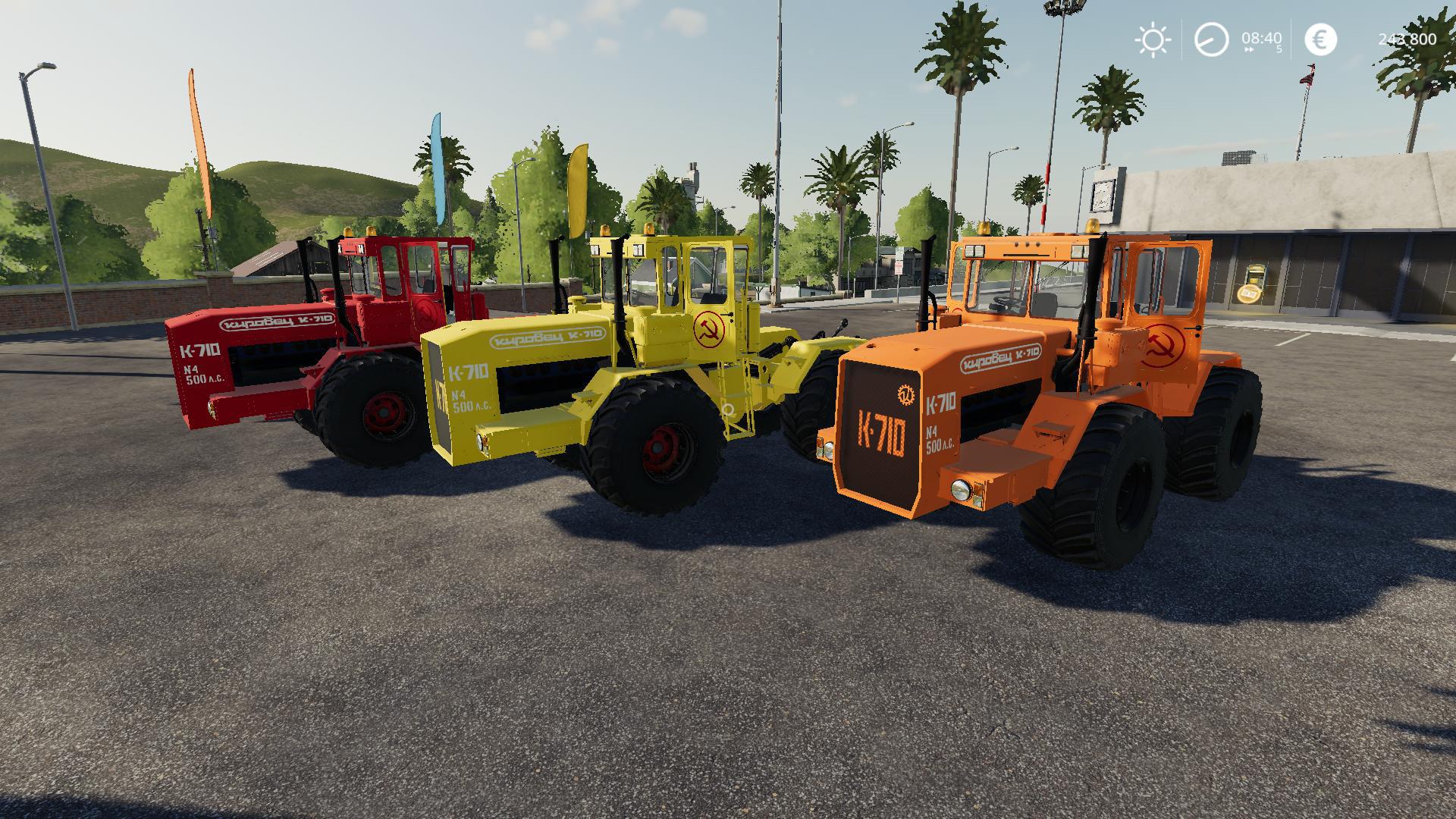
Task: Click the timescale multiplier showing 5
Action: coord(1277,49)
